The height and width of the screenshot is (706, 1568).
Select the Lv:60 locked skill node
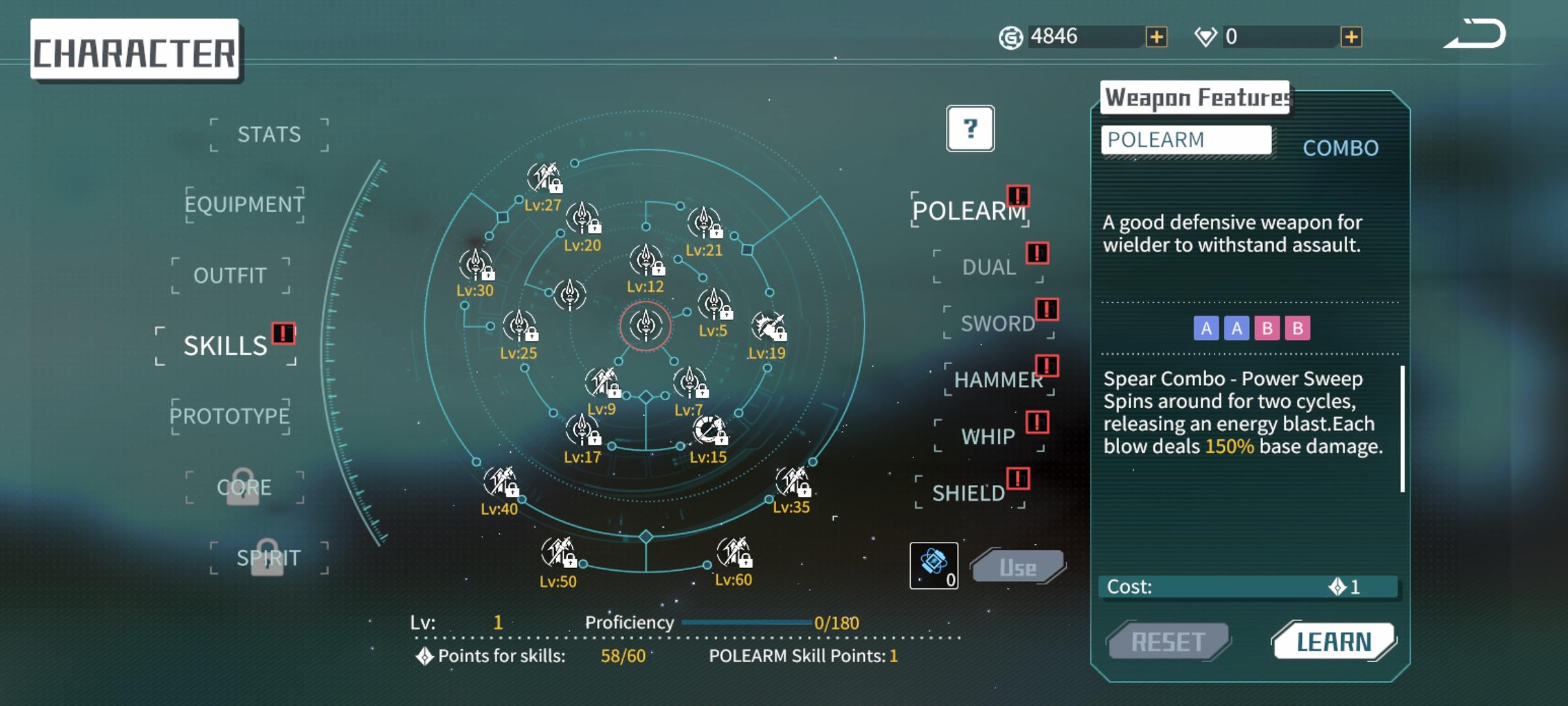pyautogui.click(x=733, y=553)
